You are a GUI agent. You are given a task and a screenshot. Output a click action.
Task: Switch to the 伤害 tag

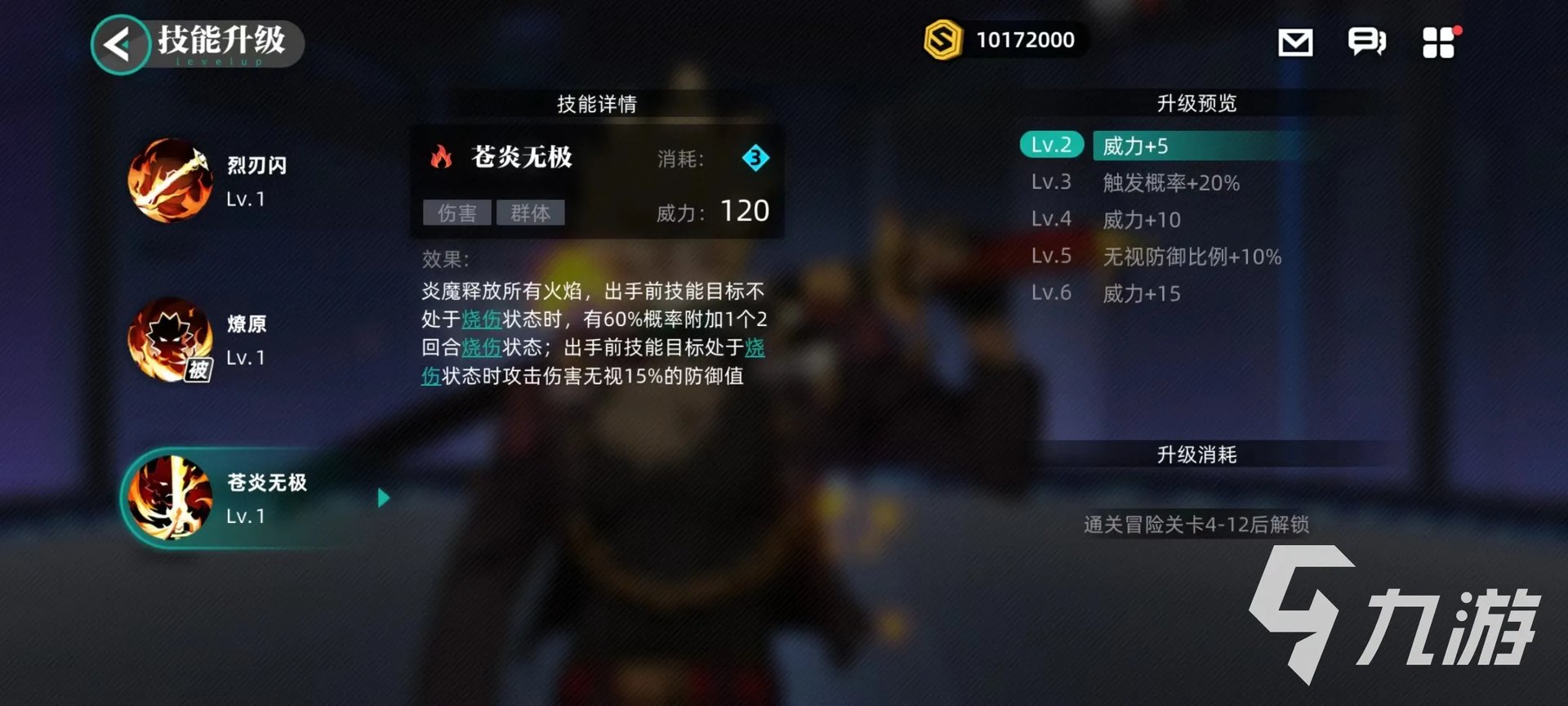457,213
